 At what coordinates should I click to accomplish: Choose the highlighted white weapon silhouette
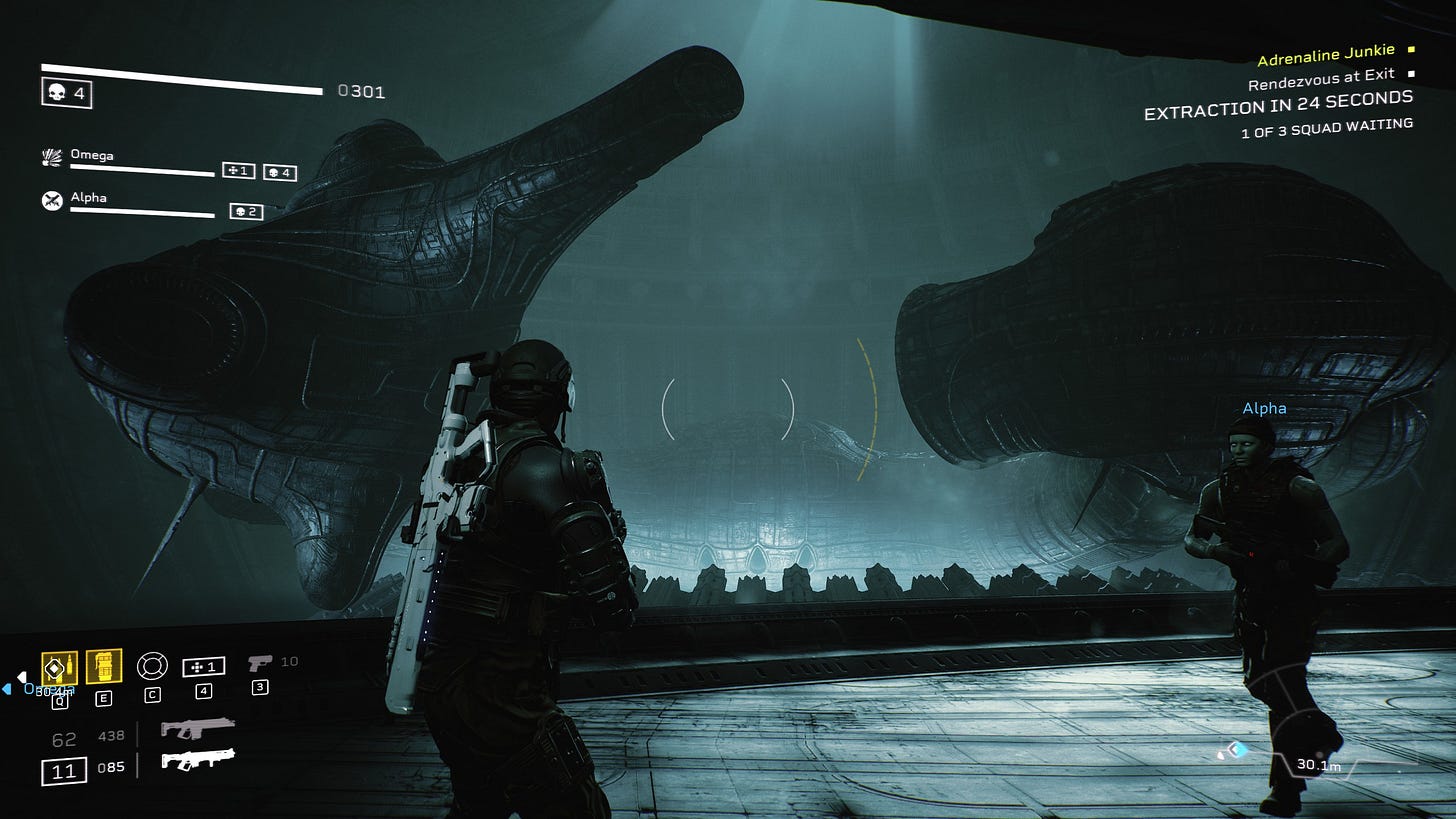pyautogui.click(x=197, y=761)
